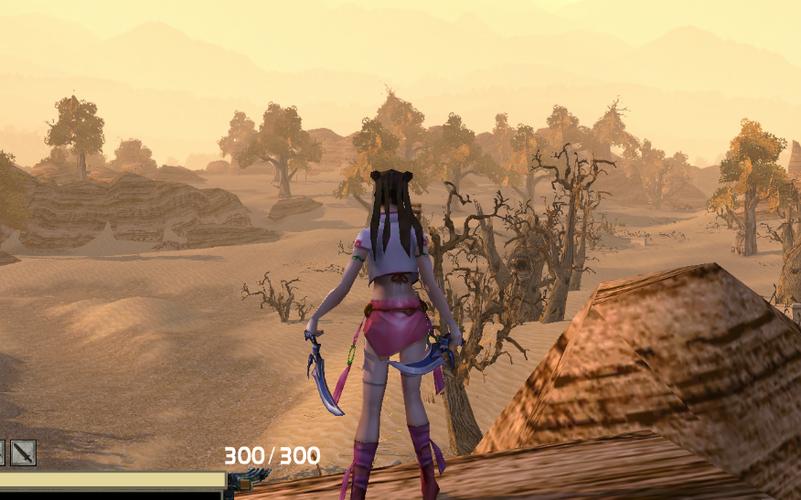Image resolution: width=801 pixels, height=500 pixels.
Task: Select the sword icon slot
Action: pos(23,453)
